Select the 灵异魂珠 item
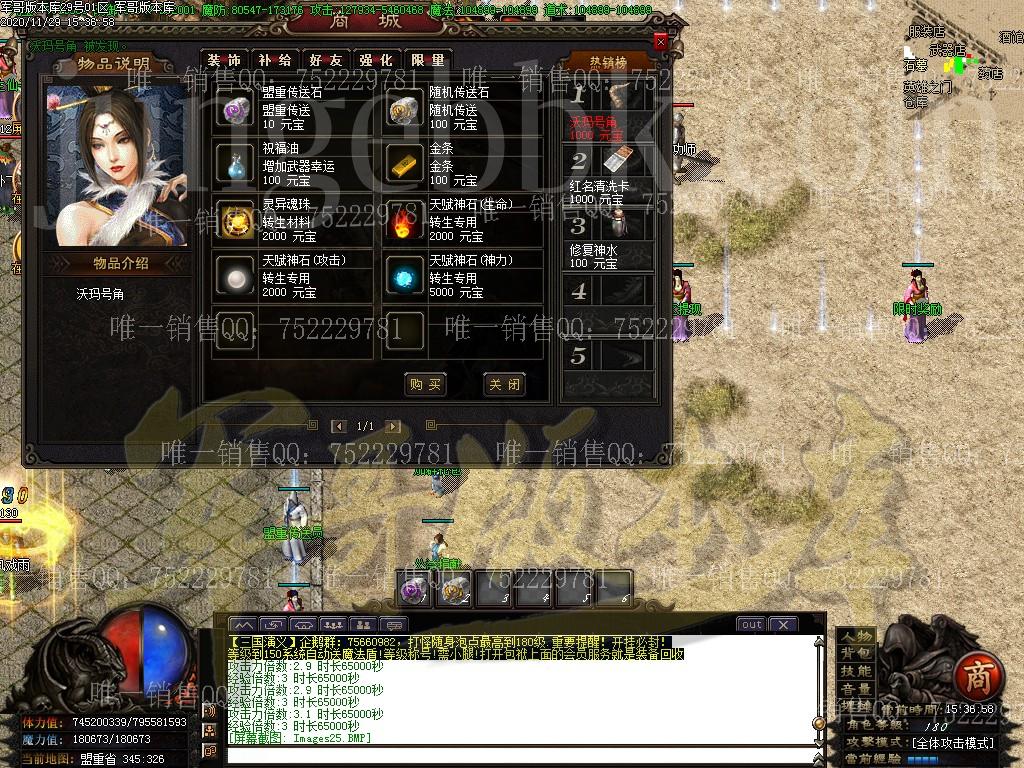Image resolution: width=1024 pixels, height=768 pixels. point(237,219)
